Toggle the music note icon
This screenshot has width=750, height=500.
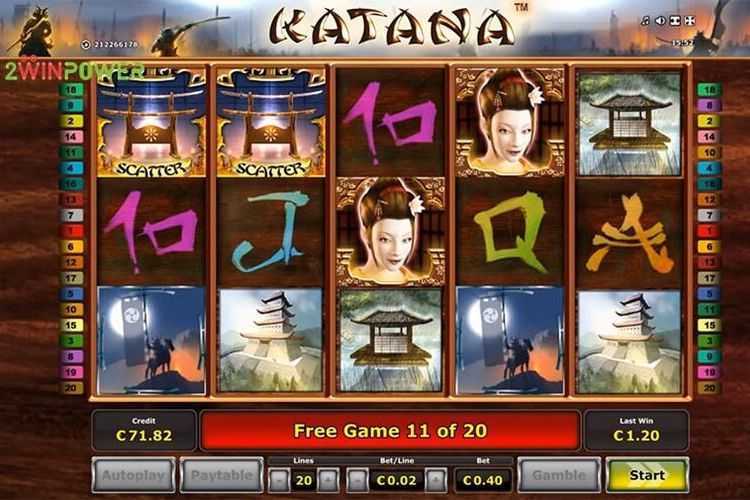tap(646, 21)
